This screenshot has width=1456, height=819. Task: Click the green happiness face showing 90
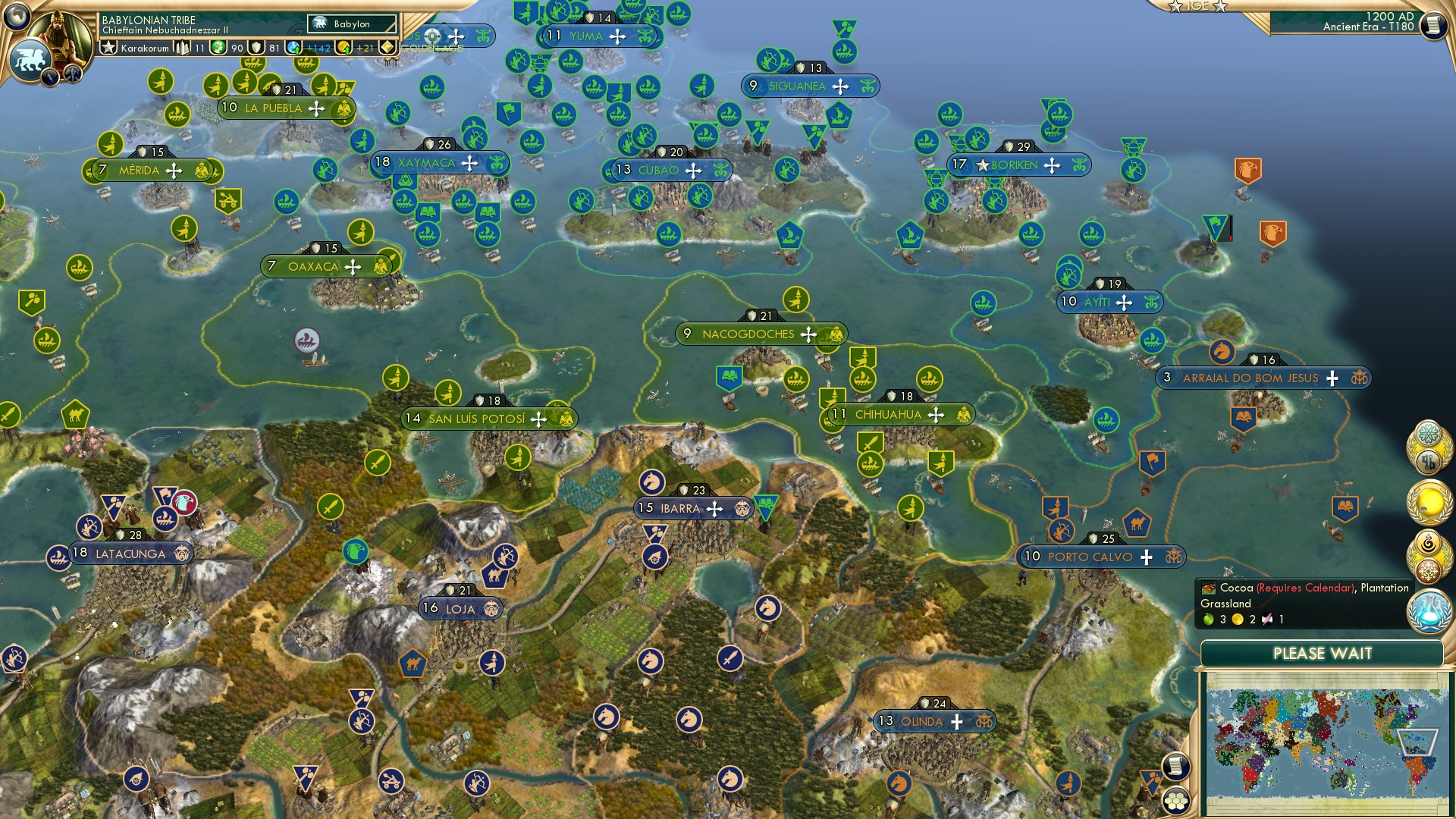point(217,48)
